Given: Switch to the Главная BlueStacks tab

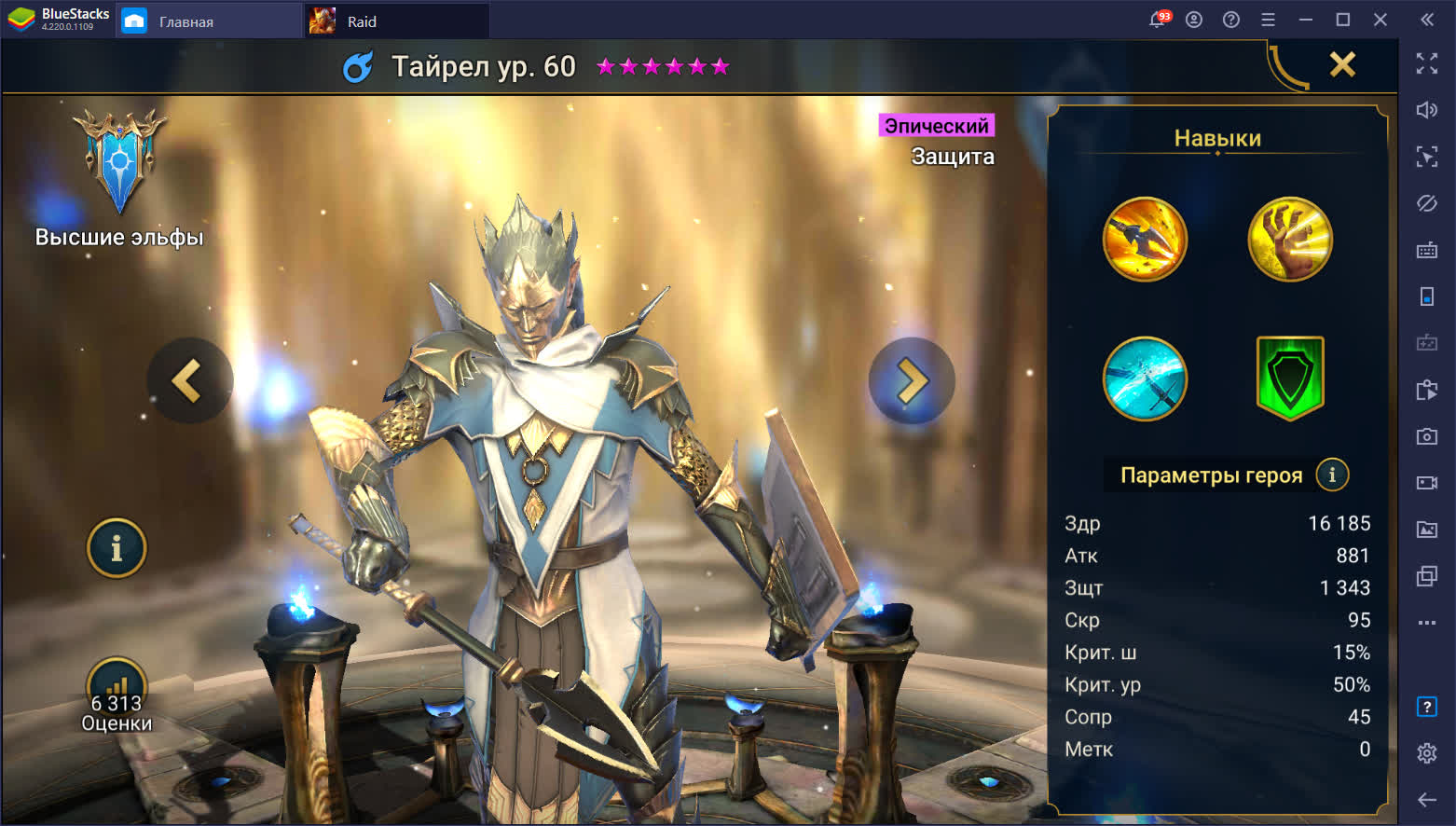Looking at the screenshot, I should 185,21.
